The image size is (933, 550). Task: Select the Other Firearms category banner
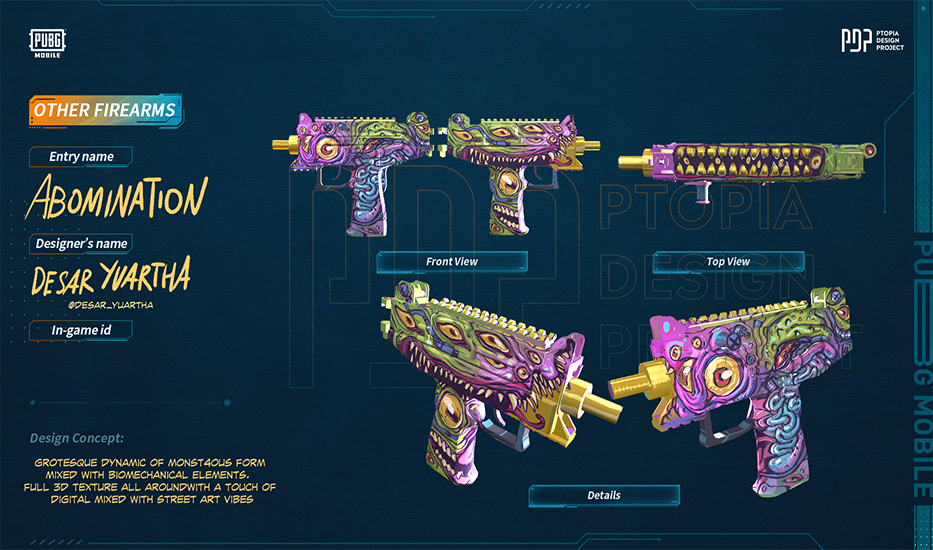coord(104,110)
